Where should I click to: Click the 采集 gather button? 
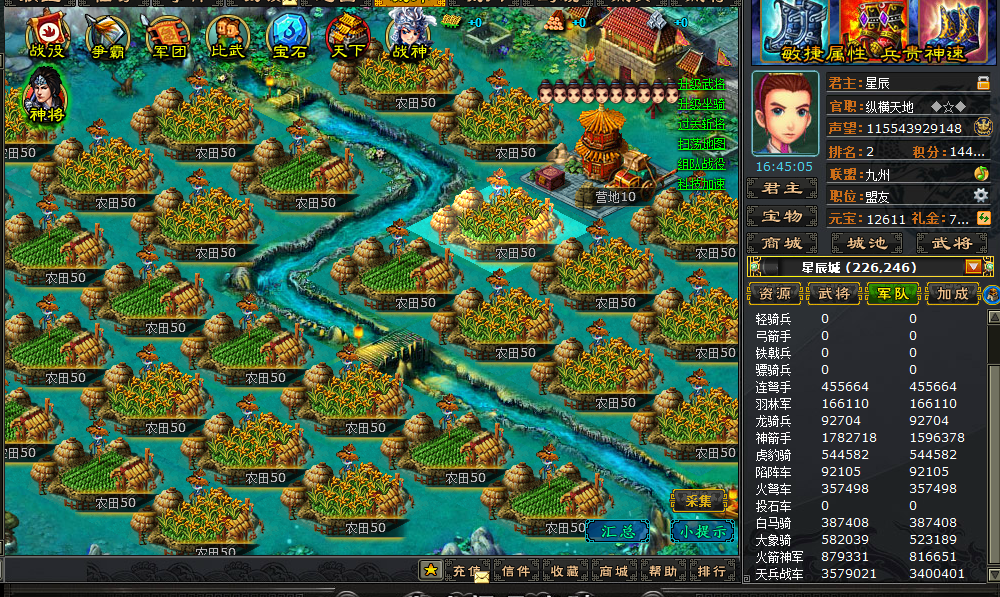click(x=698, y=501)
